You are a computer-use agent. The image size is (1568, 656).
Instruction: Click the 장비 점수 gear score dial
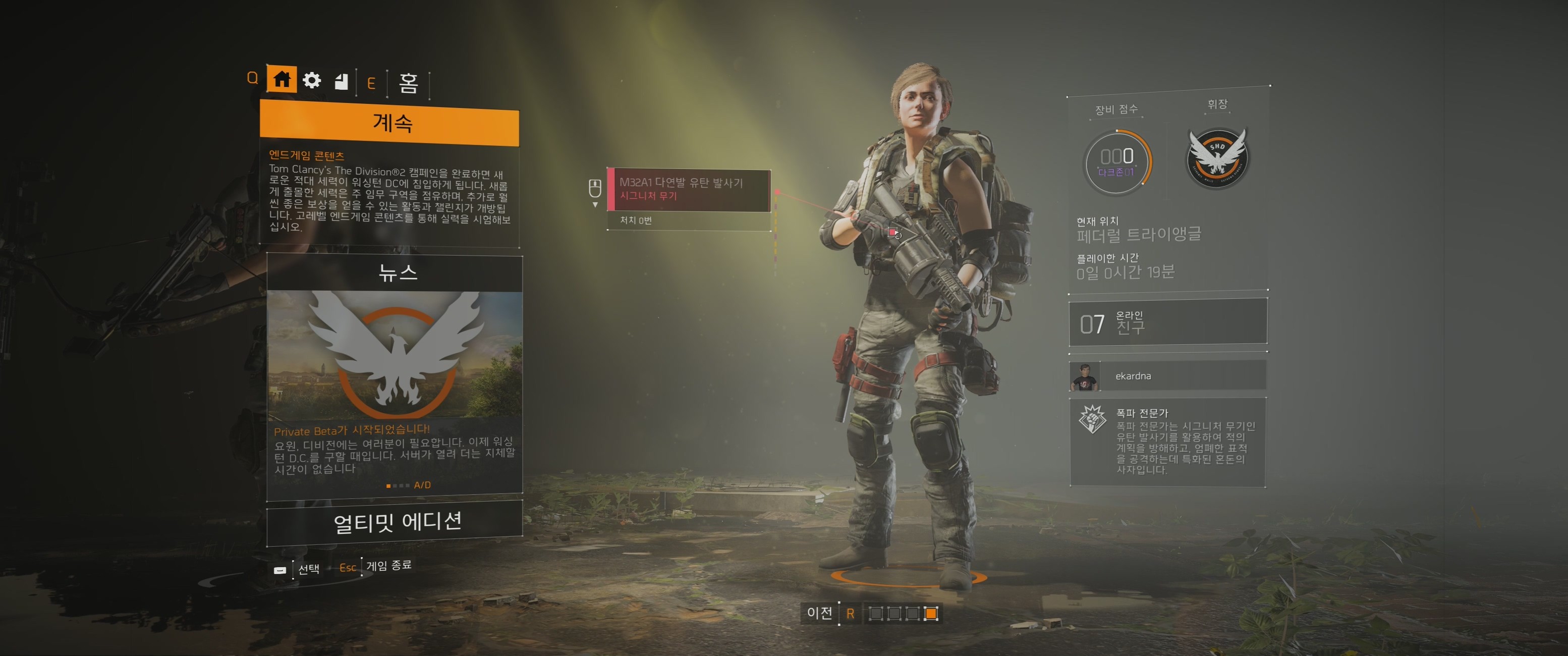[x=1117, y=162]
